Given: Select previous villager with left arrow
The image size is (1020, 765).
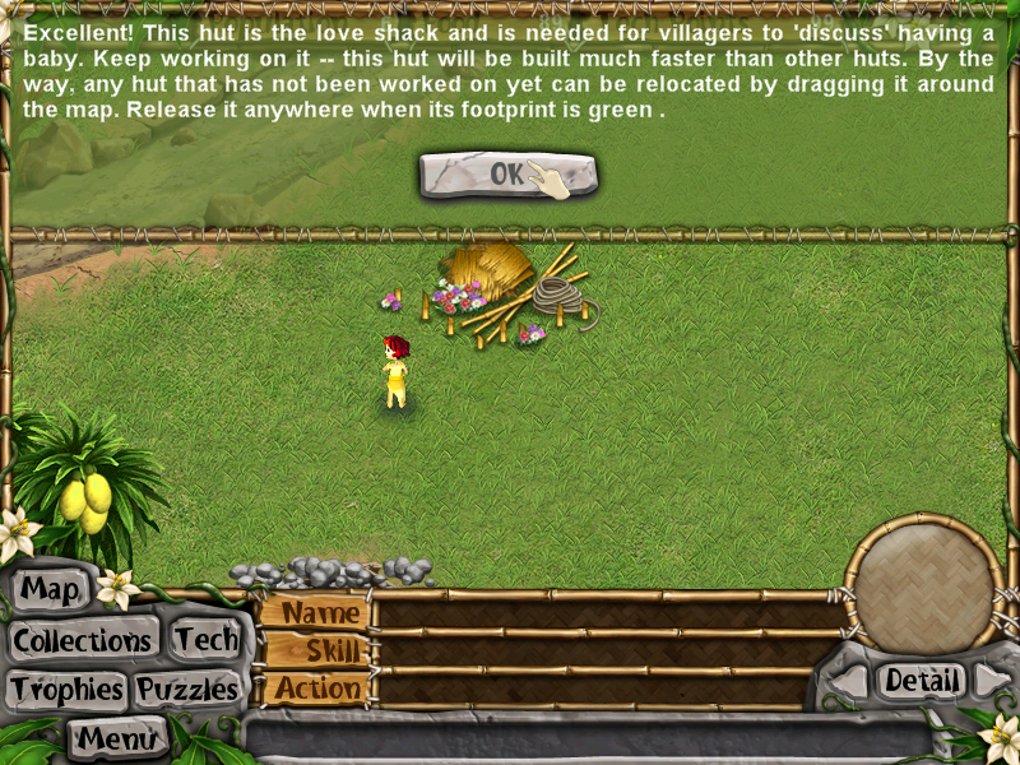Looking at the screenshot, I should click(x=850, y=682).
